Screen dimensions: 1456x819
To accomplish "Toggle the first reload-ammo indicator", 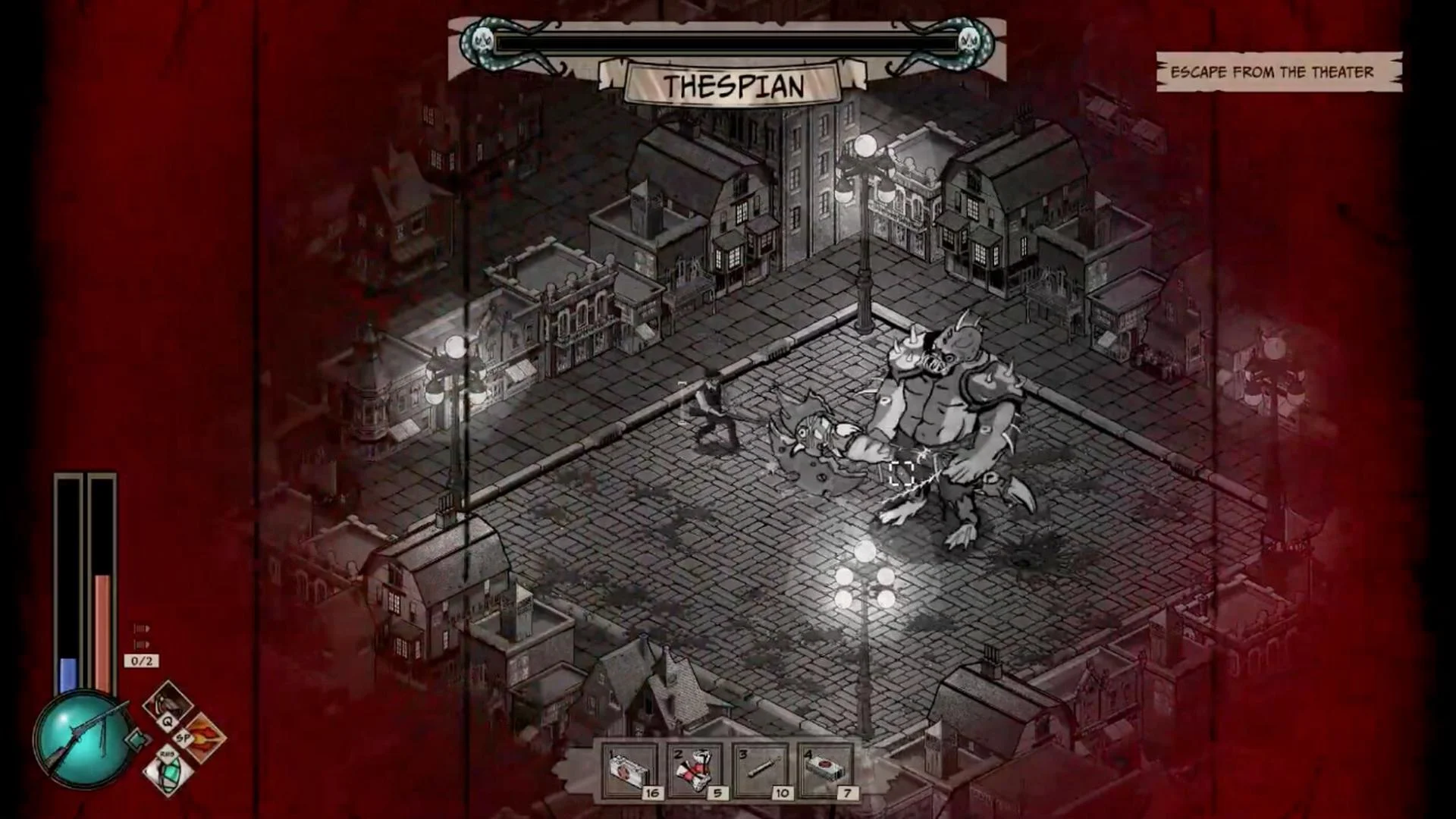I will coord(142,627).
